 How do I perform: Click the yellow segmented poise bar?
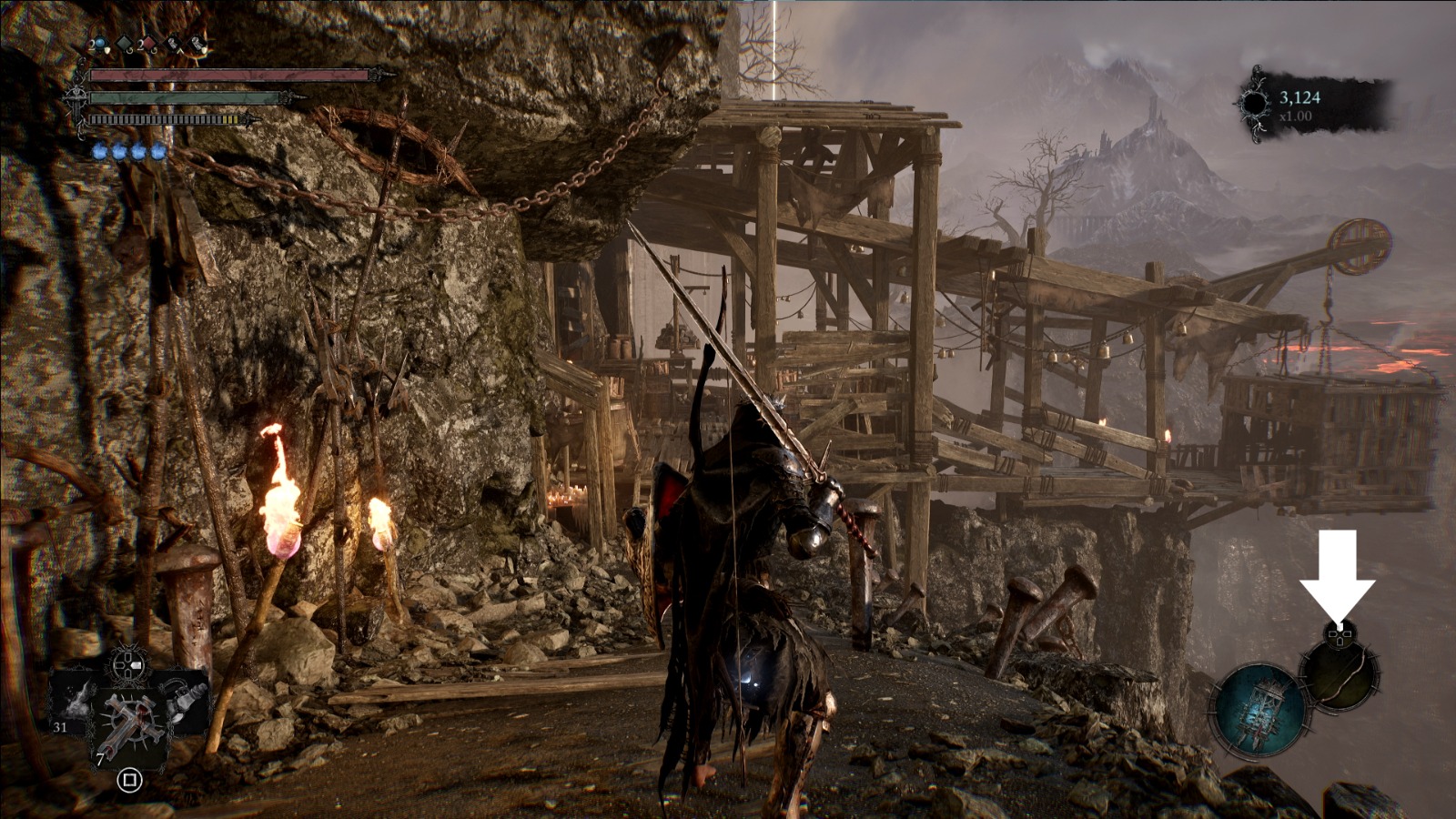pos(230,119)
